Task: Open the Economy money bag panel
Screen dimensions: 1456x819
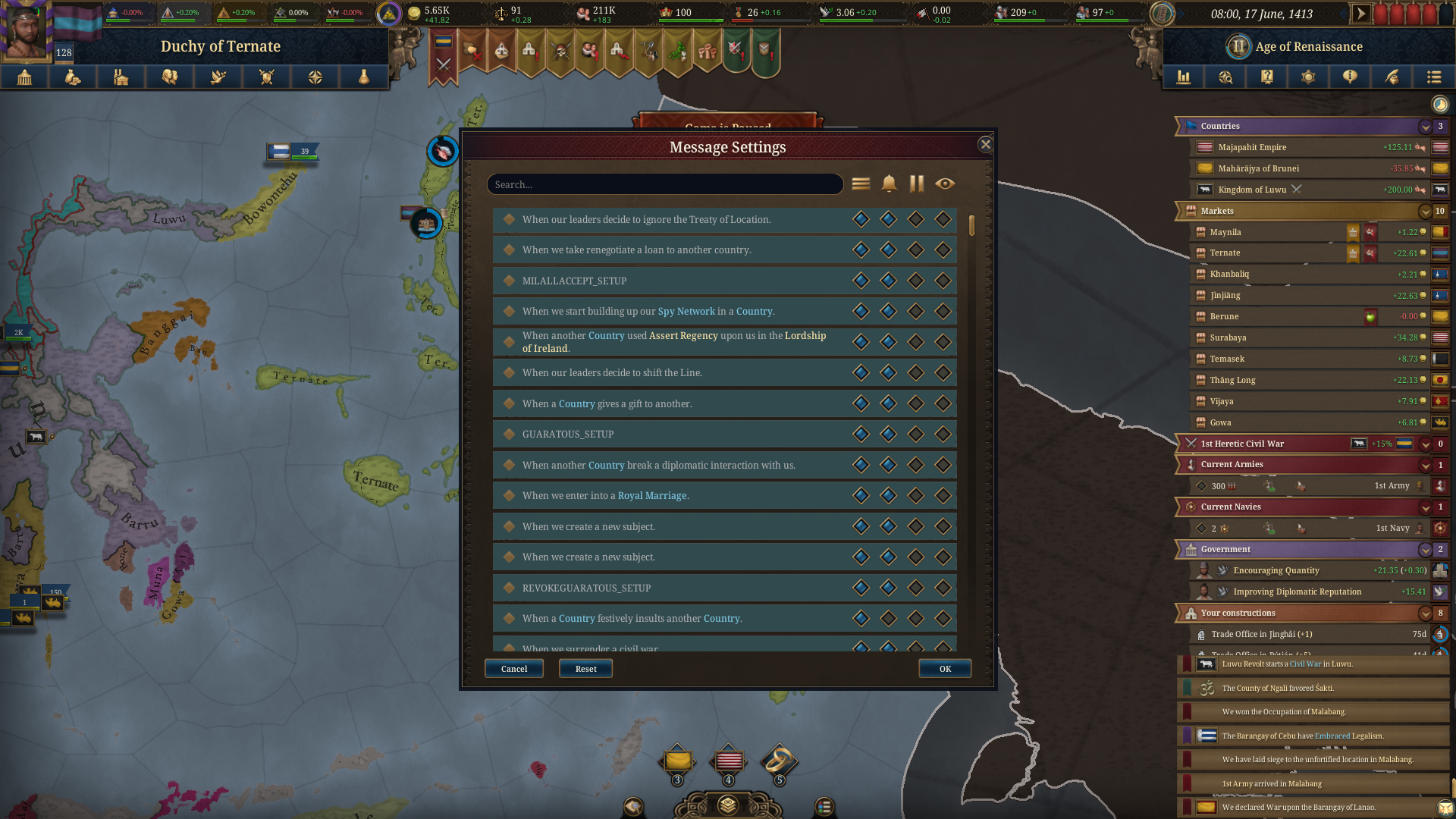Action: pos(73,77)
